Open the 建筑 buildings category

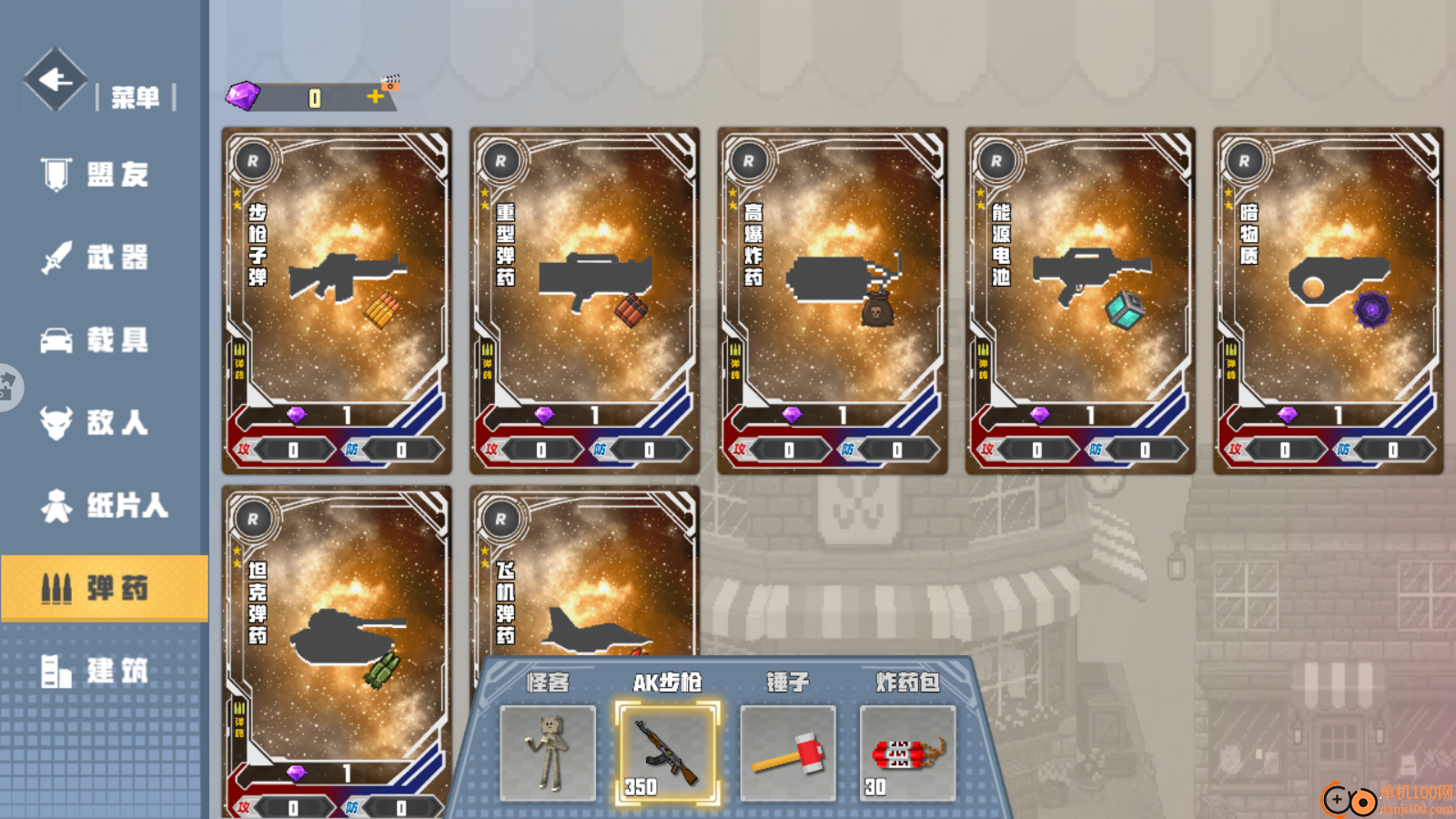pyautogui.click(x=104, y=672)
